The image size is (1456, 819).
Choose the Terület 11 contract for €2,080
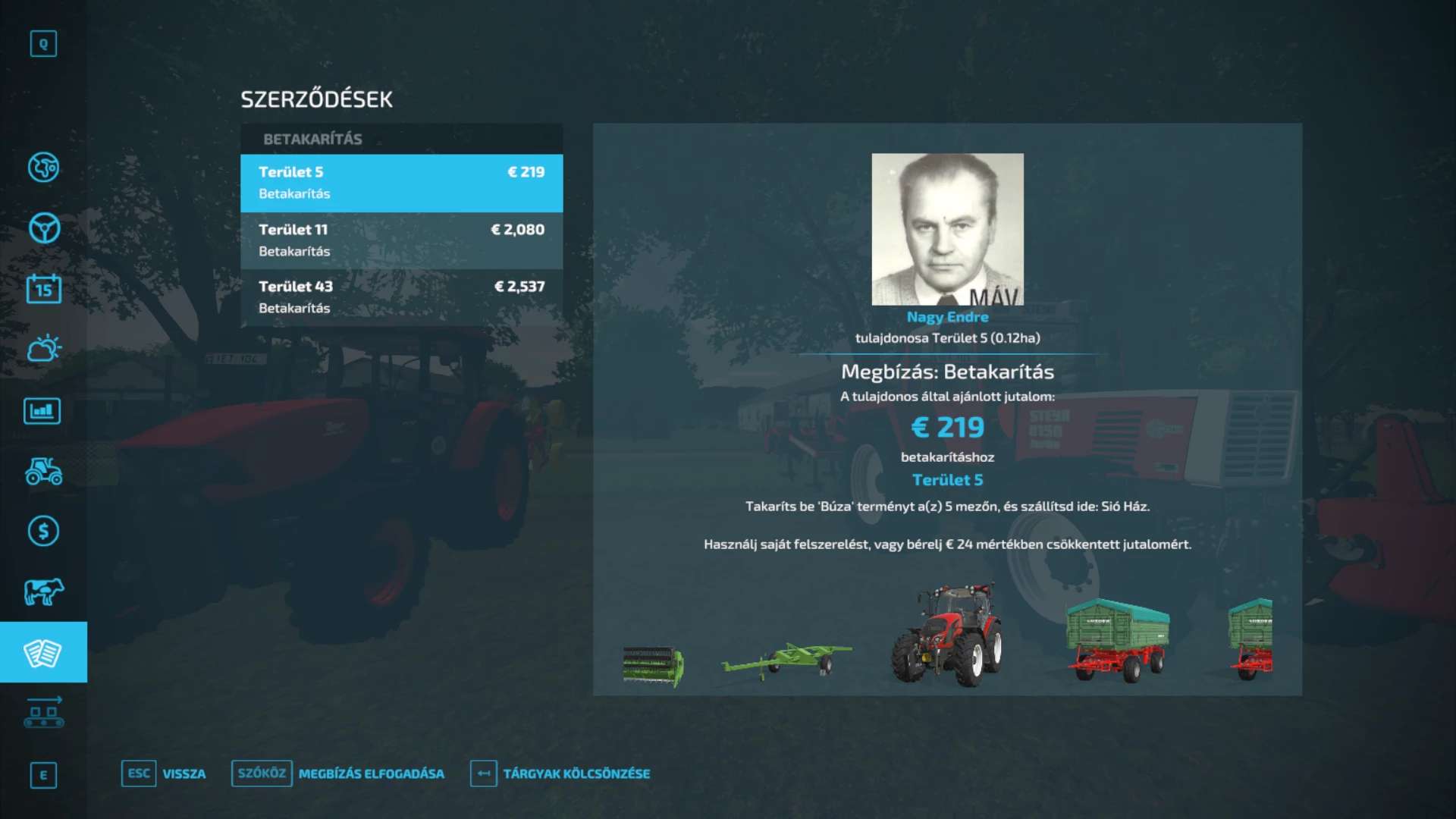pyautogui.click(x=401, y=240)
